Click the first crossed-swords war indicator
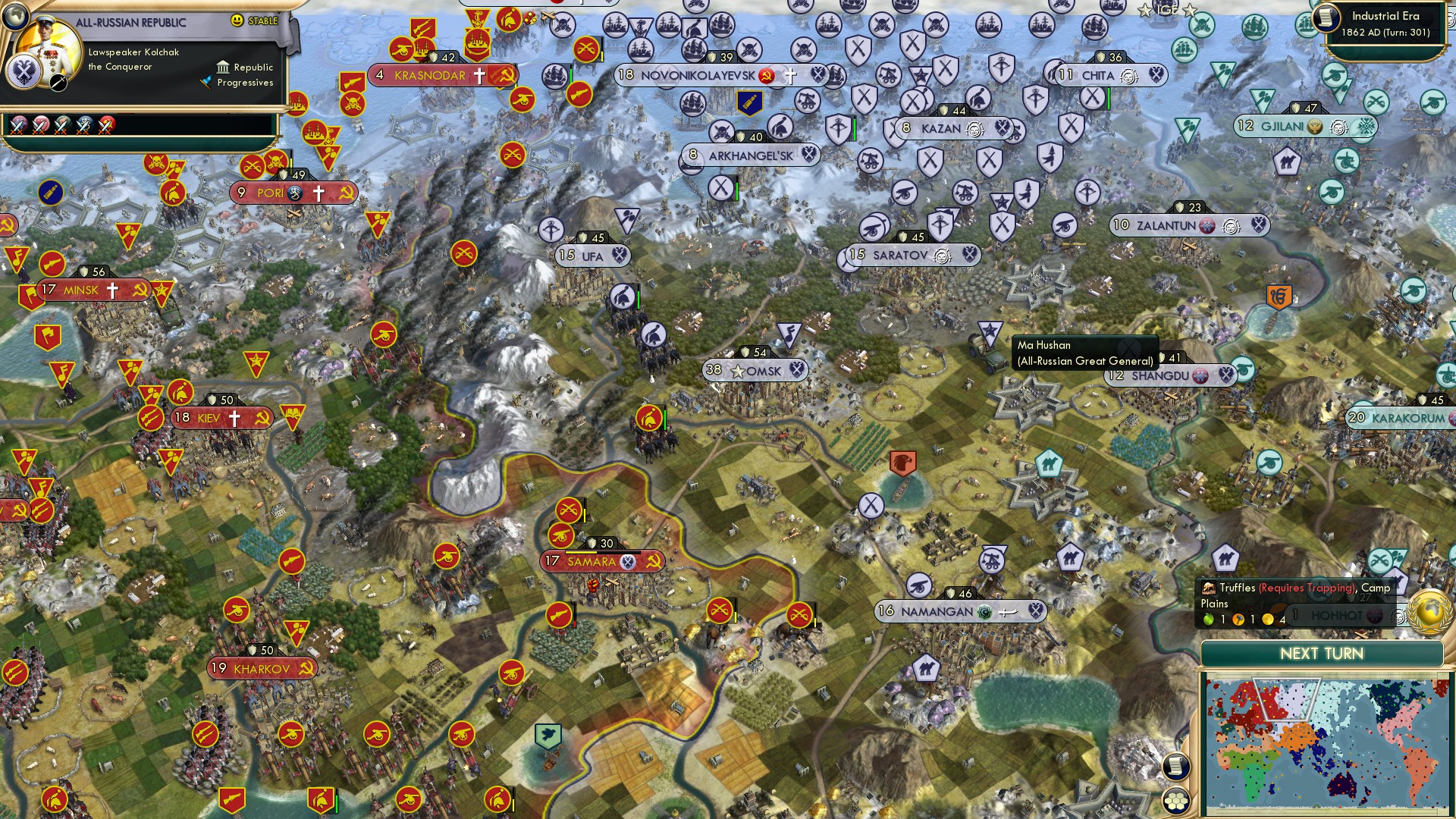1456x819 pixels. 17,124
